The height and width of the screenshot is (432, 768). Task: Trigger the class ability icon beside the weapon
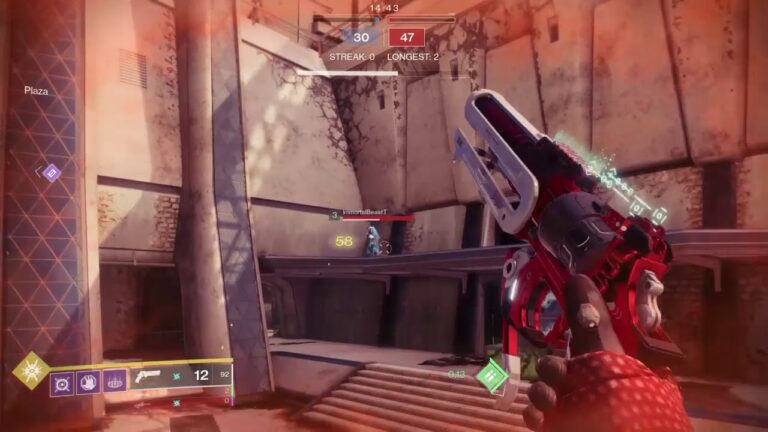[115, 382]
